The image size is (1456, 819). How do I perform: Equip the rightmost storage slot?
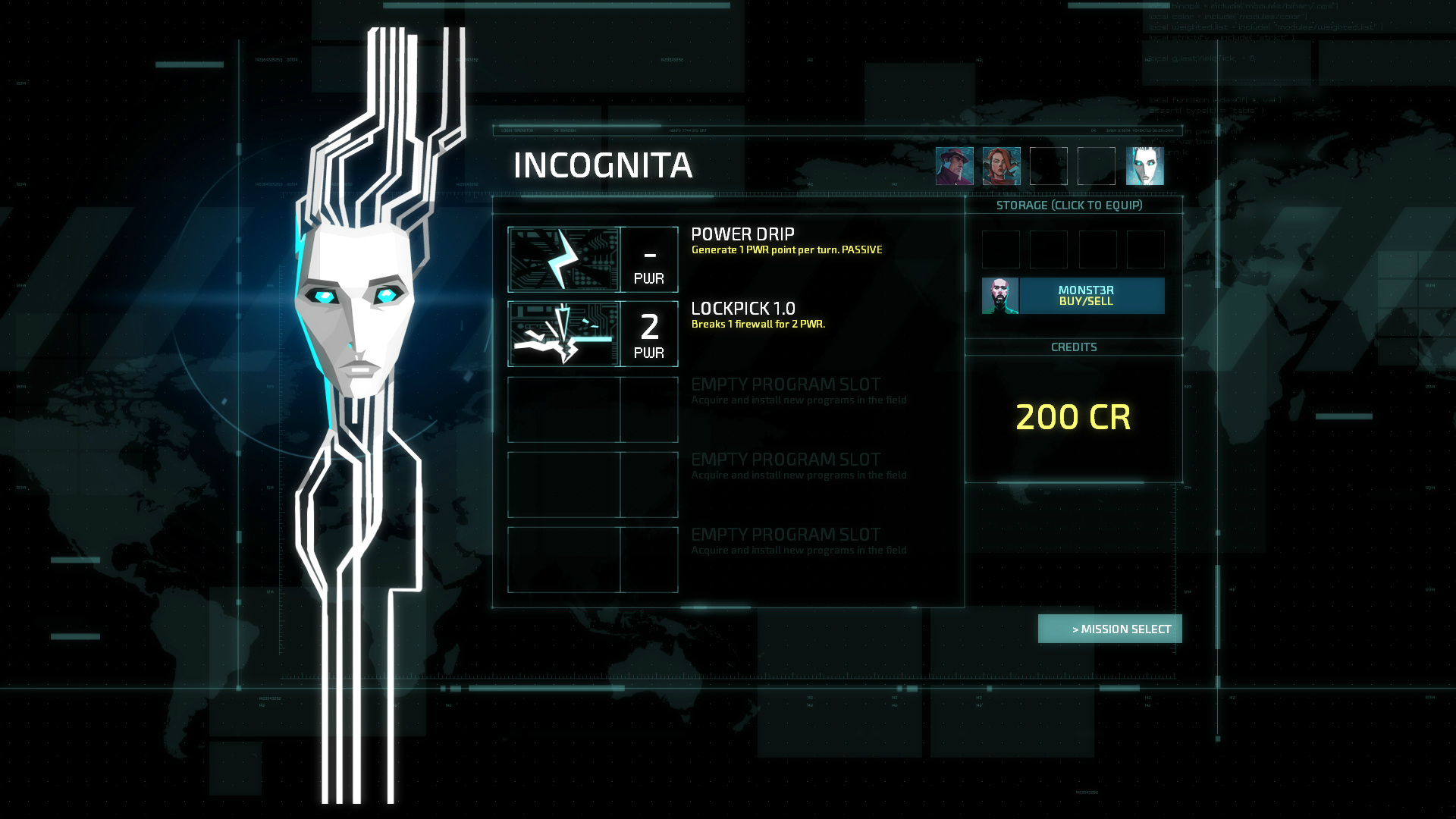(x=1147, y=249)
